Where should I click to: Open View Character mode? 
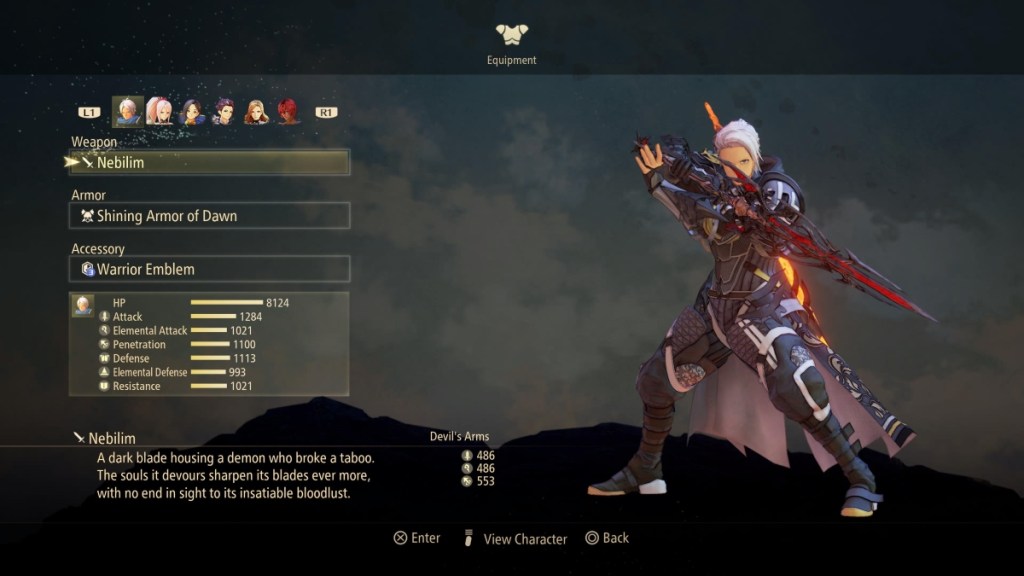(x=514, y=538)
